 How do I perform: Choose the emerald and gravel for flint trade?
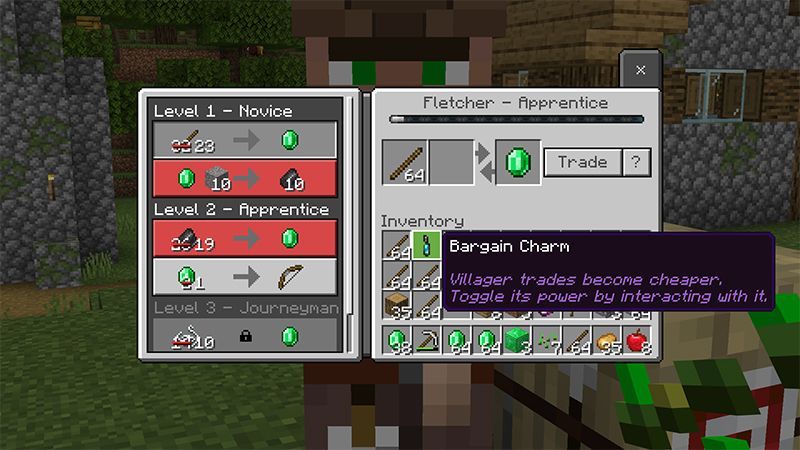pyautogui.click(x=244, y=179)
